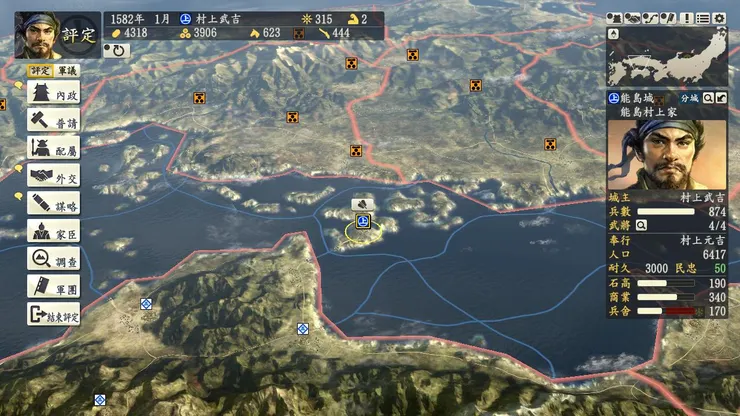740x416 pixels.
Task: Open the gear settings icon
Action: [x=719, y=18]
